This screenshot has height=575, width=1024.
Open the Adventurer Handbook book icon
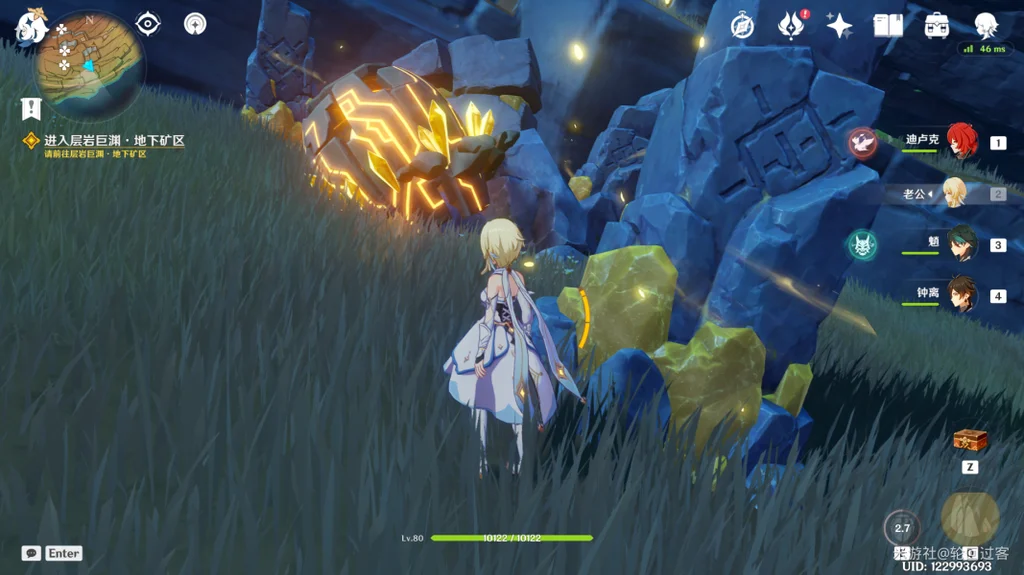point(888,25)
